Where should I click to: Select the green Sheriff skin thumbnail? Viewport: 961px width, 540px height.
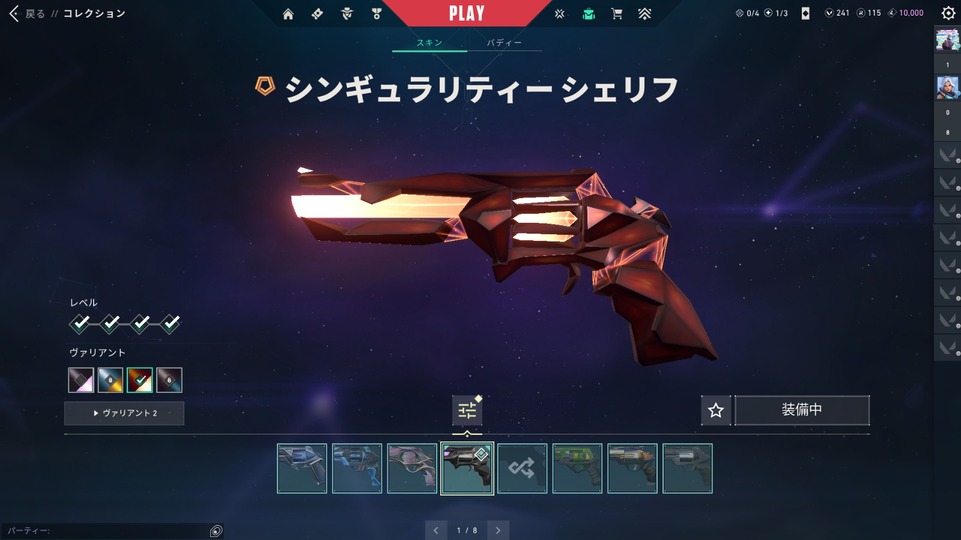577,468
